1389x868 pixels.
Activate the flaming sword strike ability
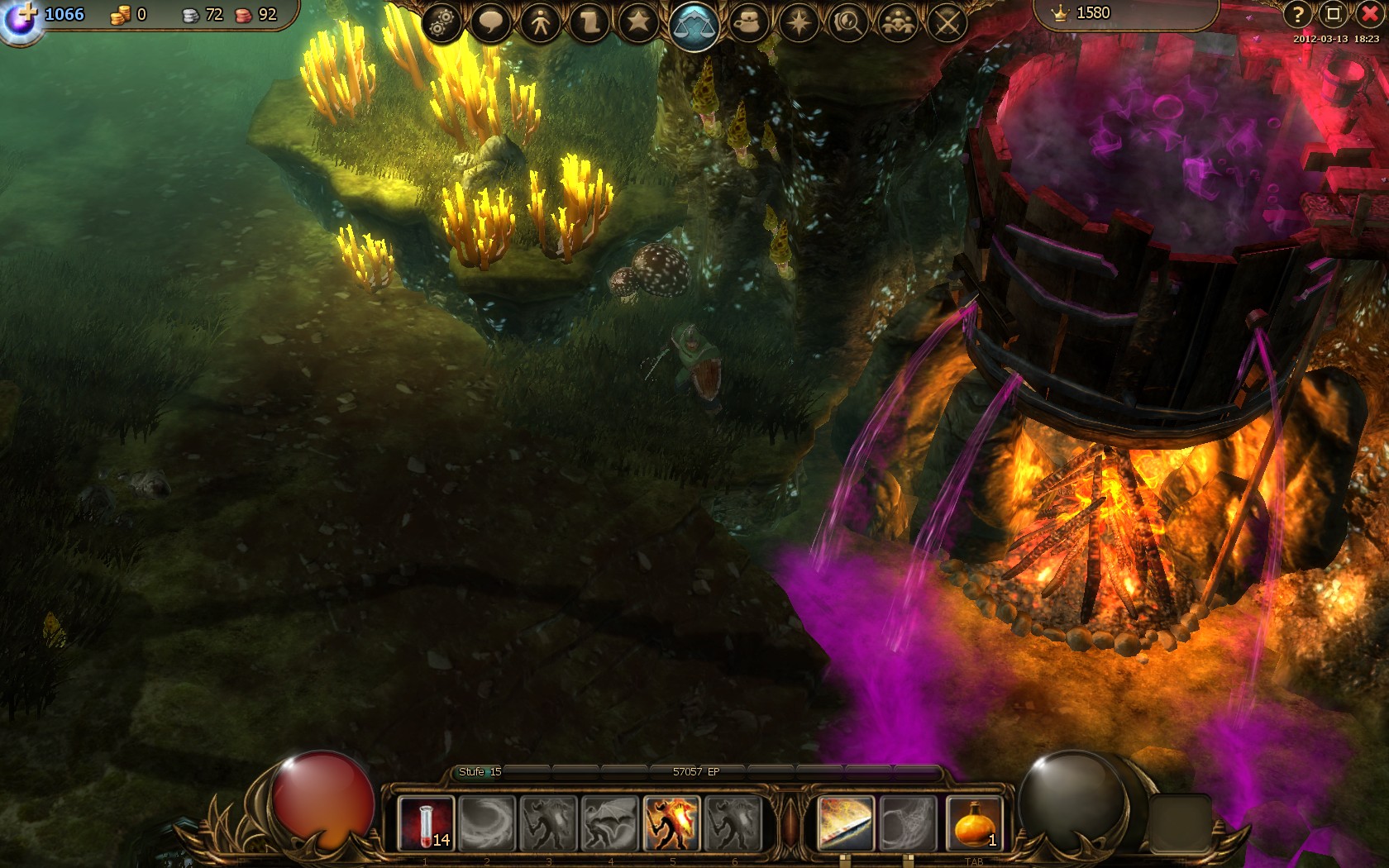(x=845, y=823)
